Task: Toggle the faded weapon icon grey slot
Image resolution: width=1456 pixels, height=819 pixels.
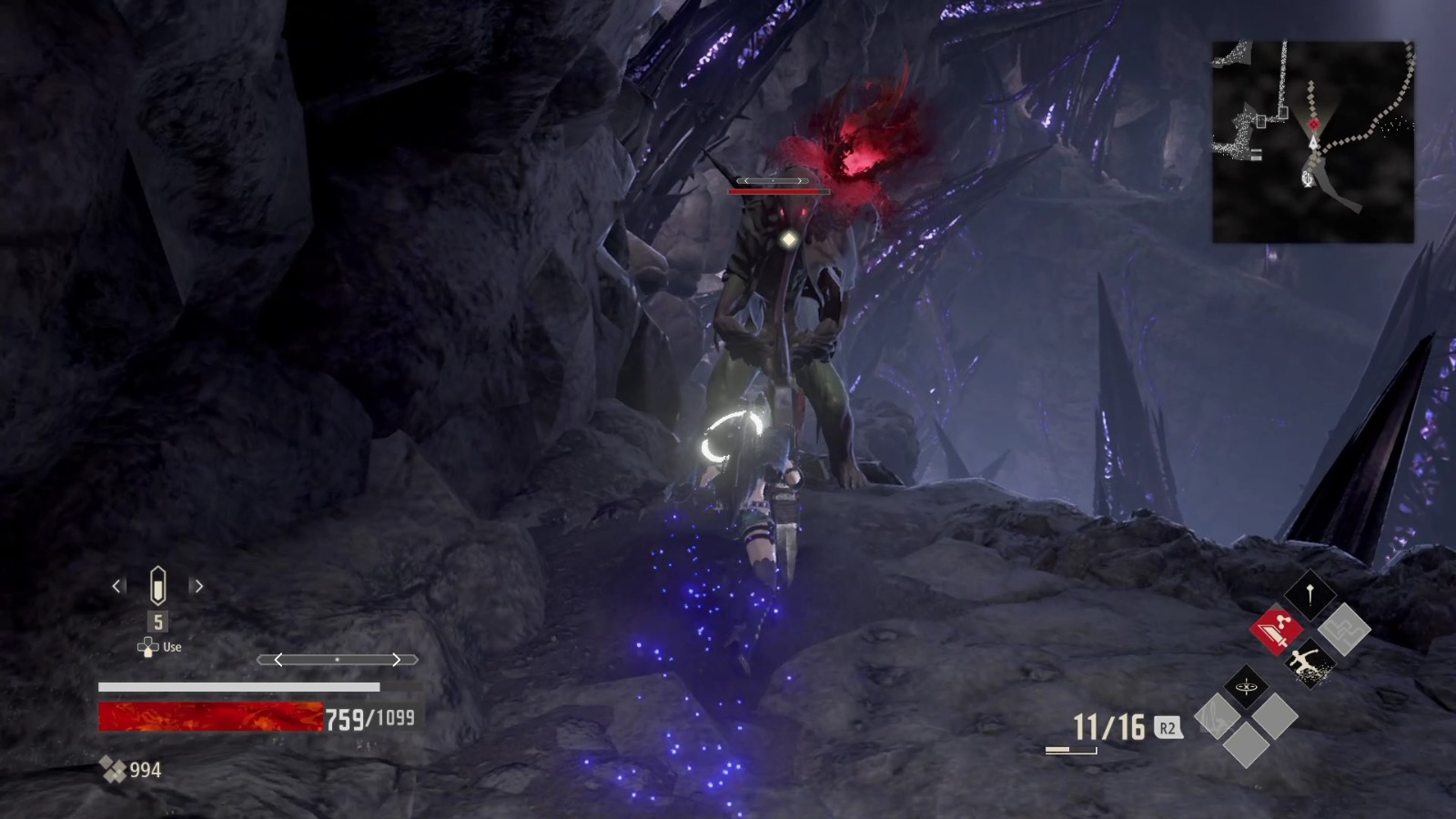Action: click(x=1215, y=716)
